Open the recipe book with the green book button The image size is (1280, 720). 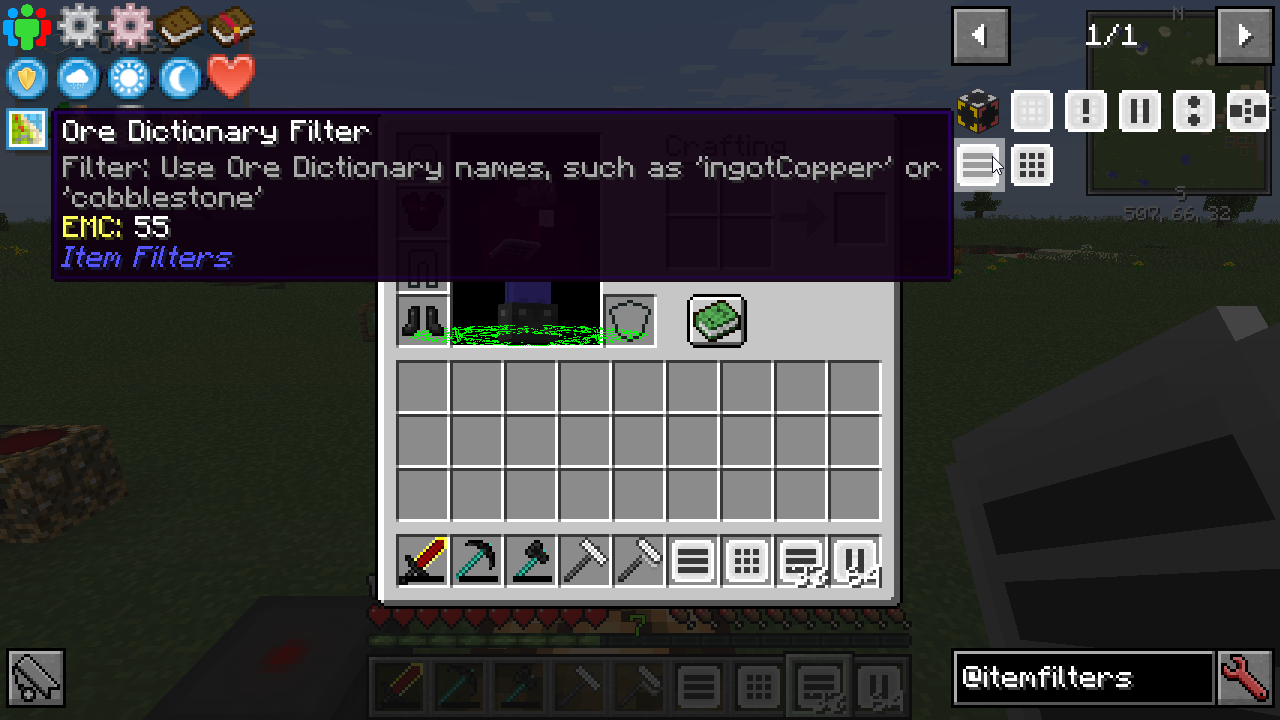click(x=717, y=321)
